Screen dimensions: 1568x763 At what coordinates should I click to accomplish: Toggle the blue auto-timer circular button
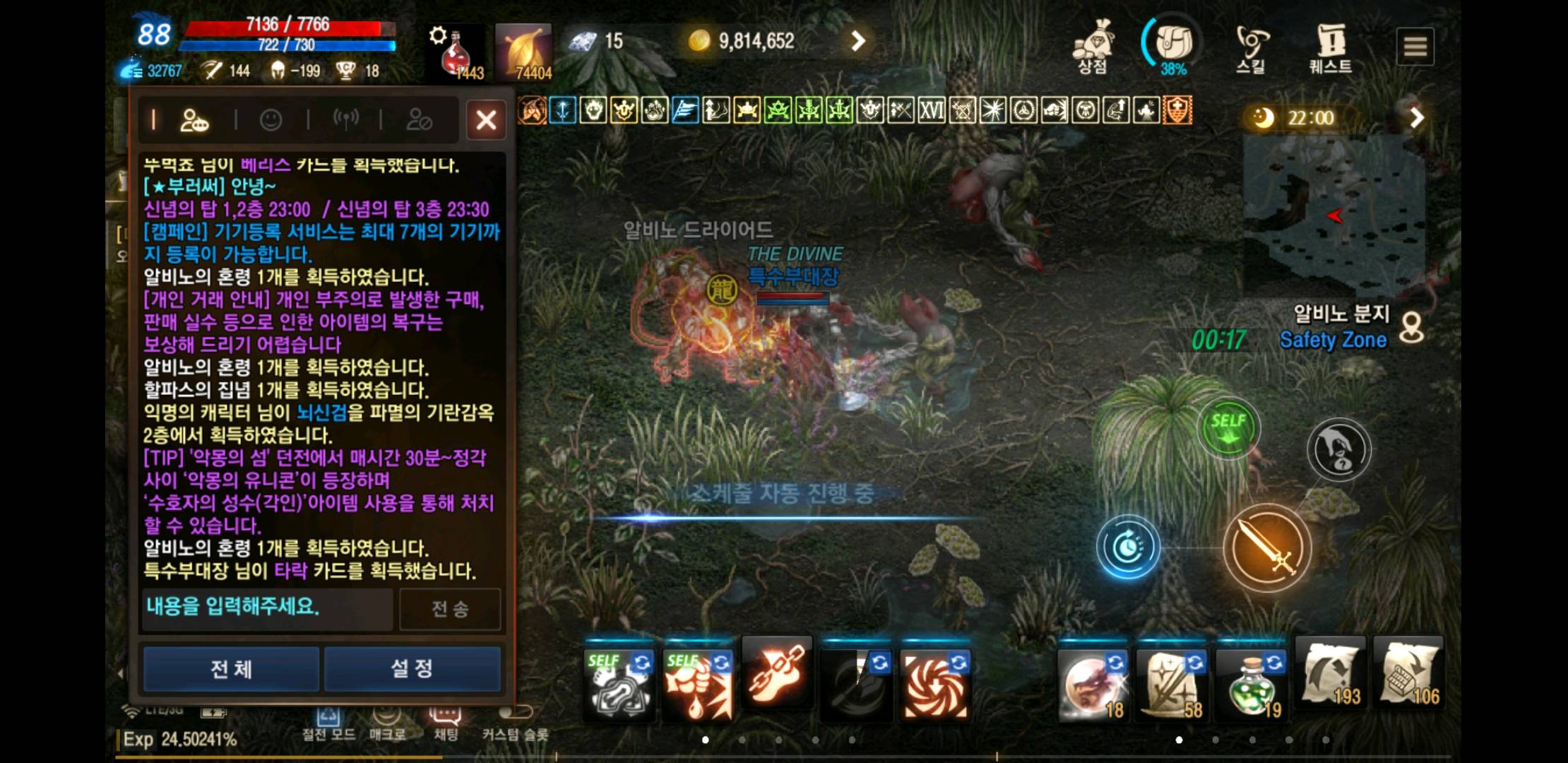[1127, 548]
